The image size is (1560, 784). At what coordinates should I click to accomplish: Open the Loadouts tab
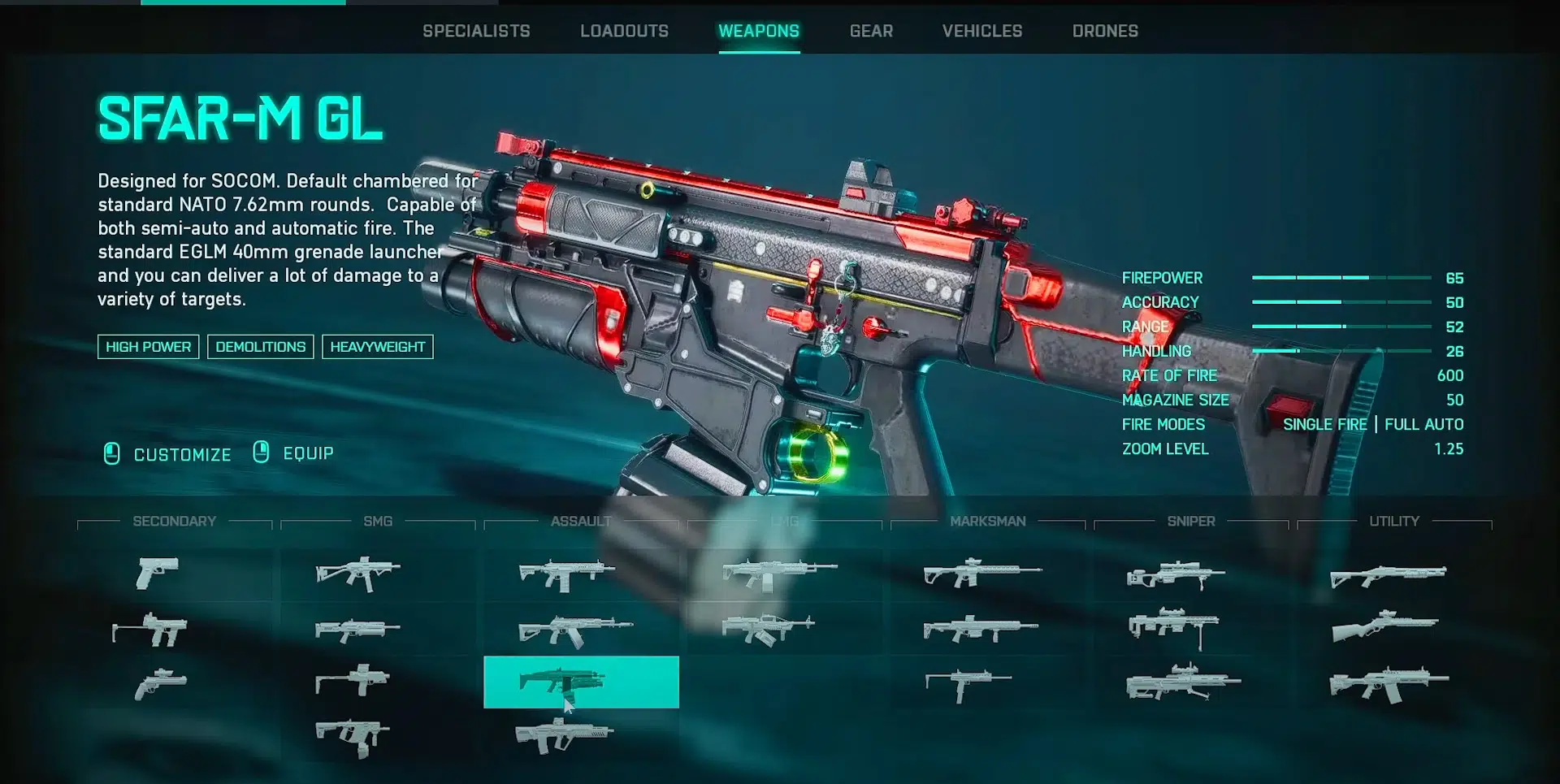[624, 31]
